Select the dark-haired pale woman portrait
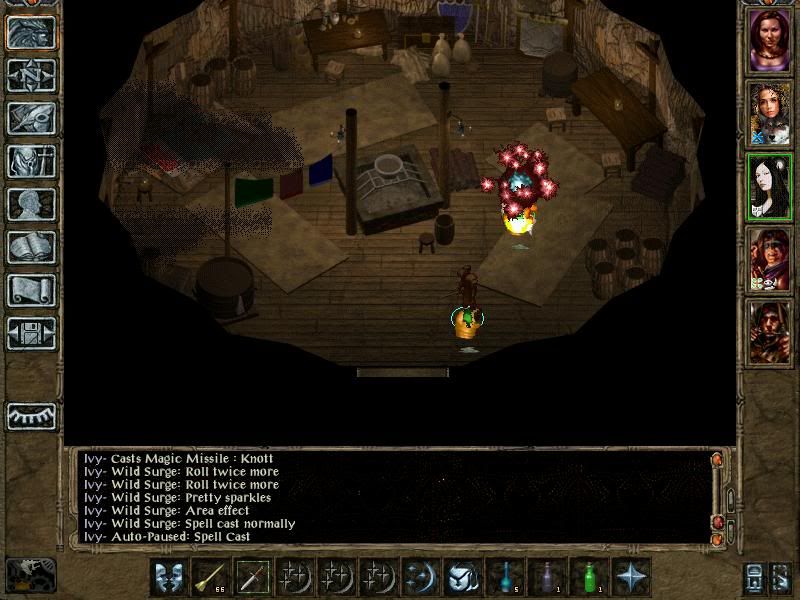The height and width of the screenshot is (600, 800). (770, 187)
